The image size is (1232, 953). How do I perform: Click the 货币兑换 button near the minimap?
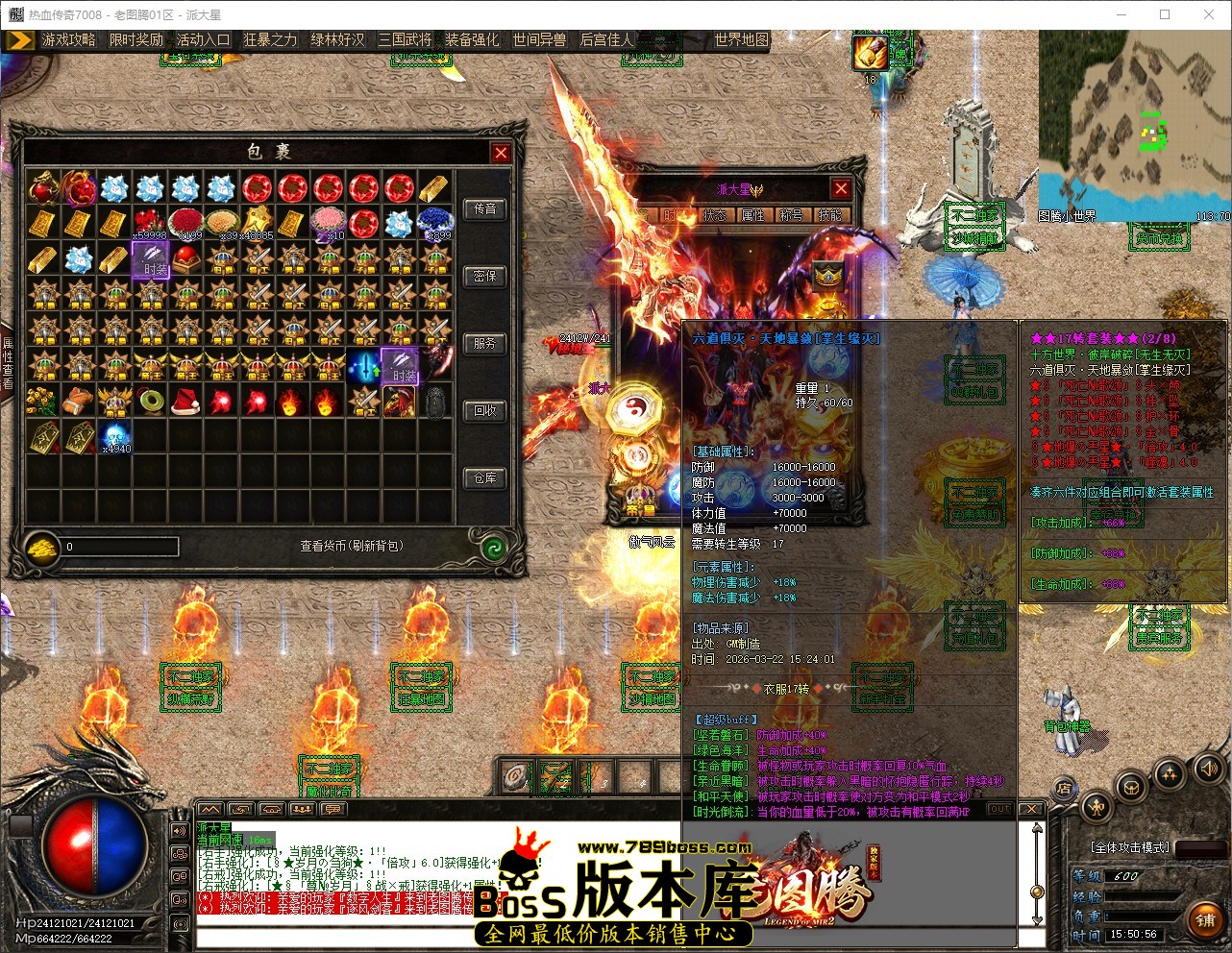[x=1159, y=237]
